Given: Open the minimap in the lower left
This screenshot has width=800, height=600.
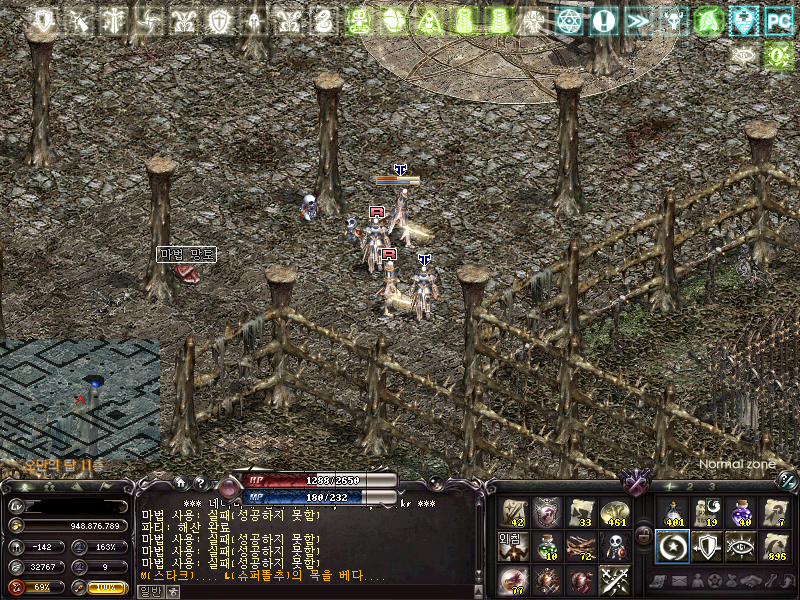Looking at the screenshot, I should [80, 398].
